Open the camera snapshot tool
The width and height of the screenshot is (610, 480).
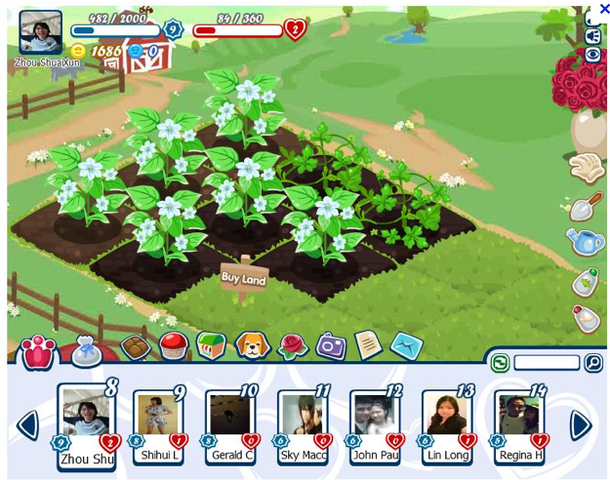tap(330, 346)
